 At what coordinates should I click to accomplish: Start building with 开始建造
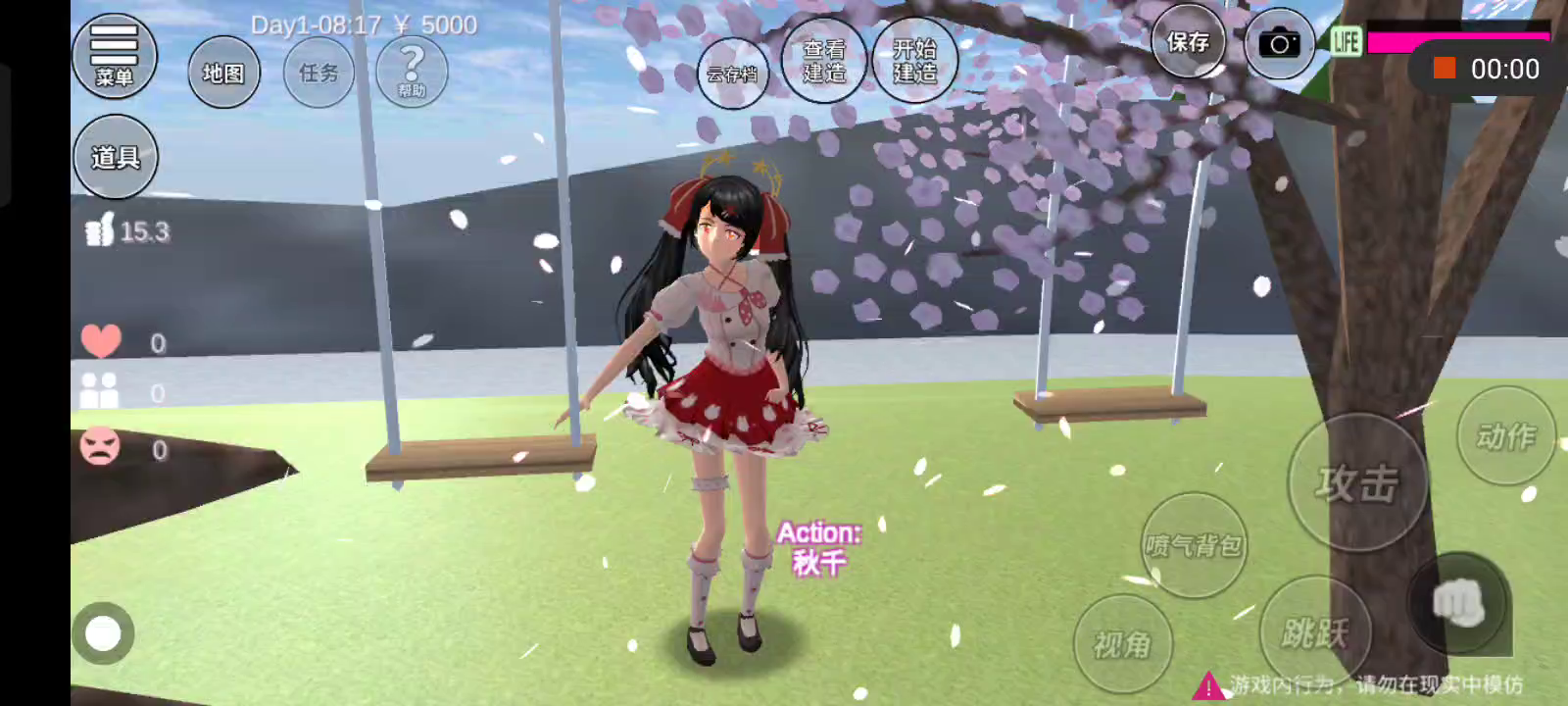[x=914, y=61]
